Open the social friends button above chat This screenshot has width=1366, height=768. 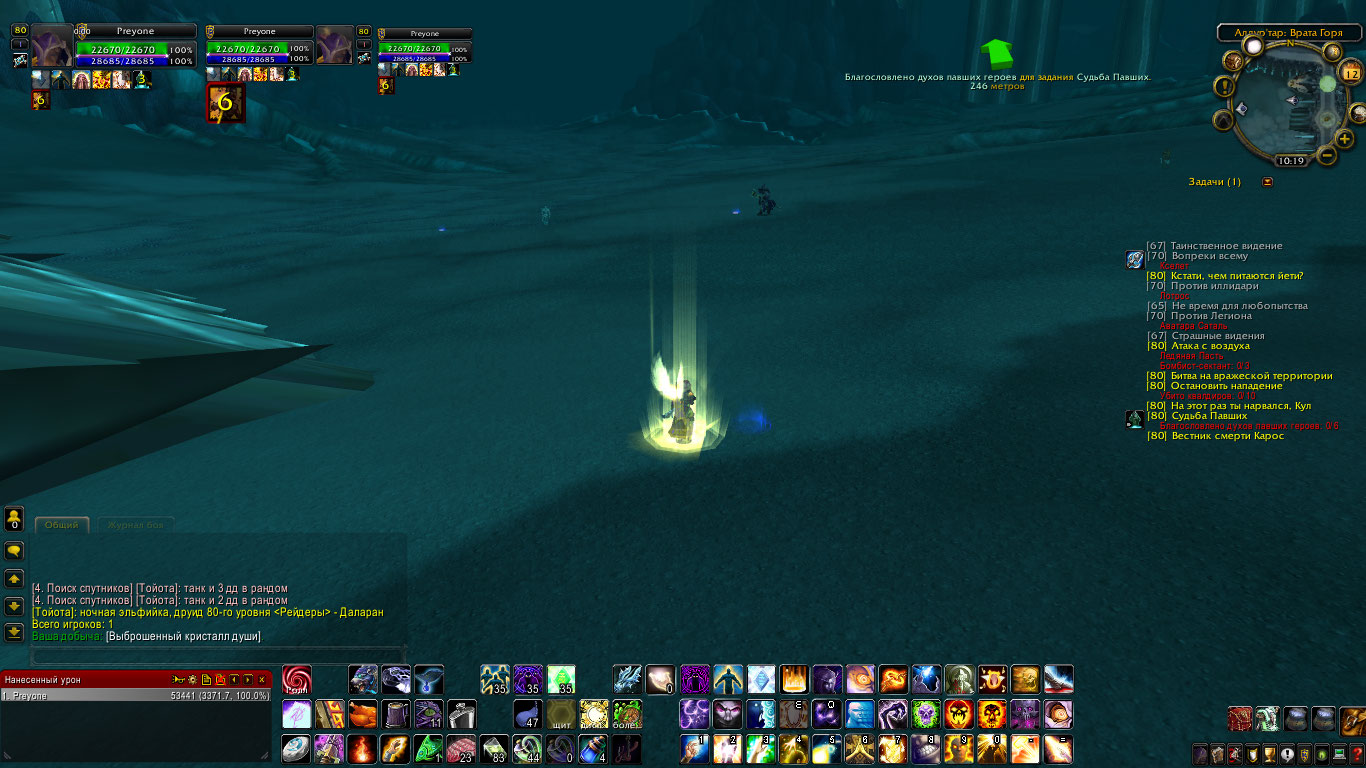(x=14, y=519)
